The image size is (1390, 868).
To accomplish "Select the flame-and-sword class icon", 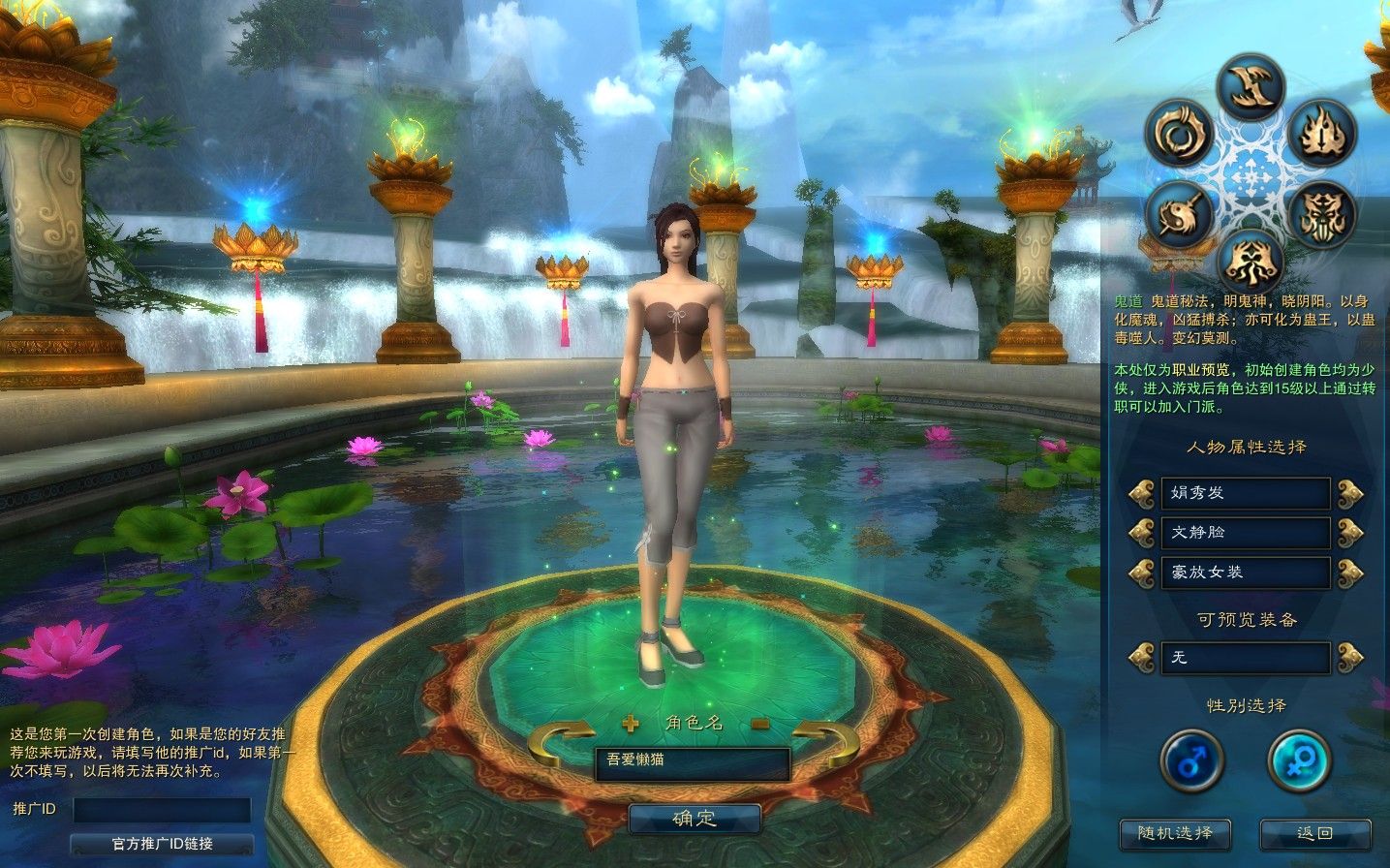I will pos(1319,133).
